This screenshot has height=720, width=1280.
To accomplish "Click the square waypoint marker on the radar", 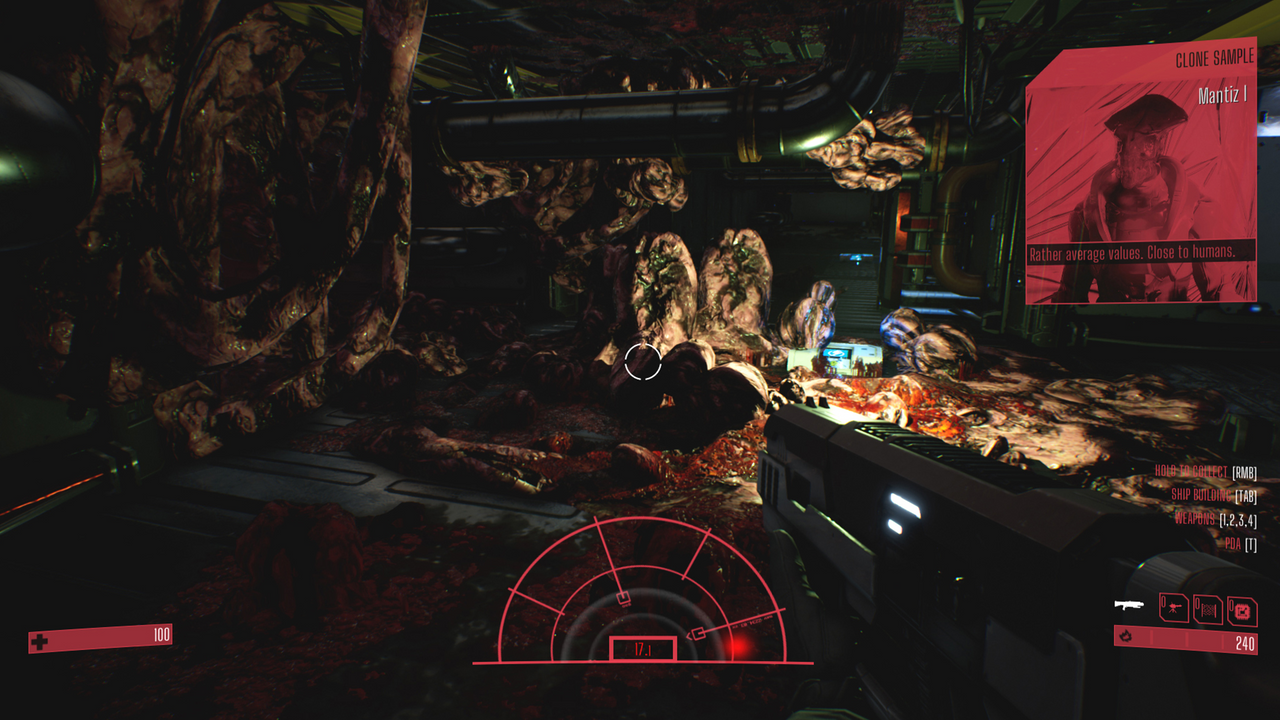I will coord(623,596).
